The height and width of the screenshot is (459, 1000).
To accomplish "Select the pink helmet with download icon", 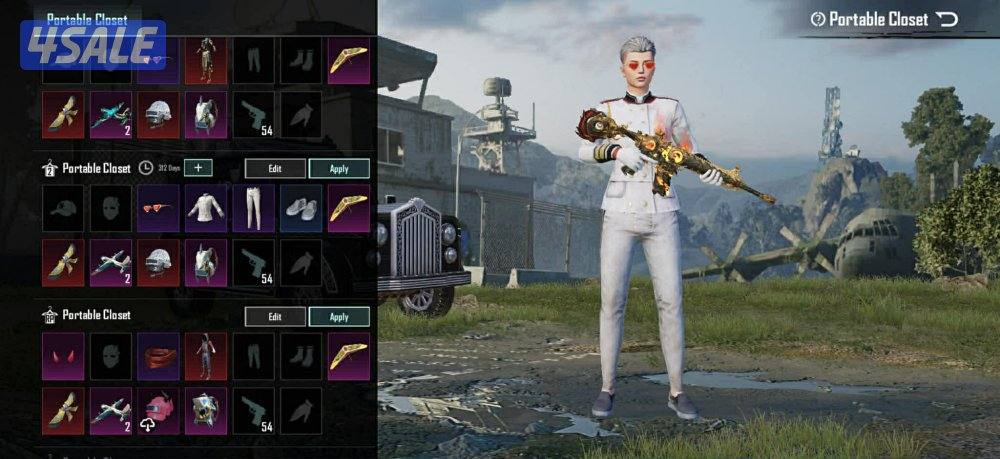I will [158, 411].
